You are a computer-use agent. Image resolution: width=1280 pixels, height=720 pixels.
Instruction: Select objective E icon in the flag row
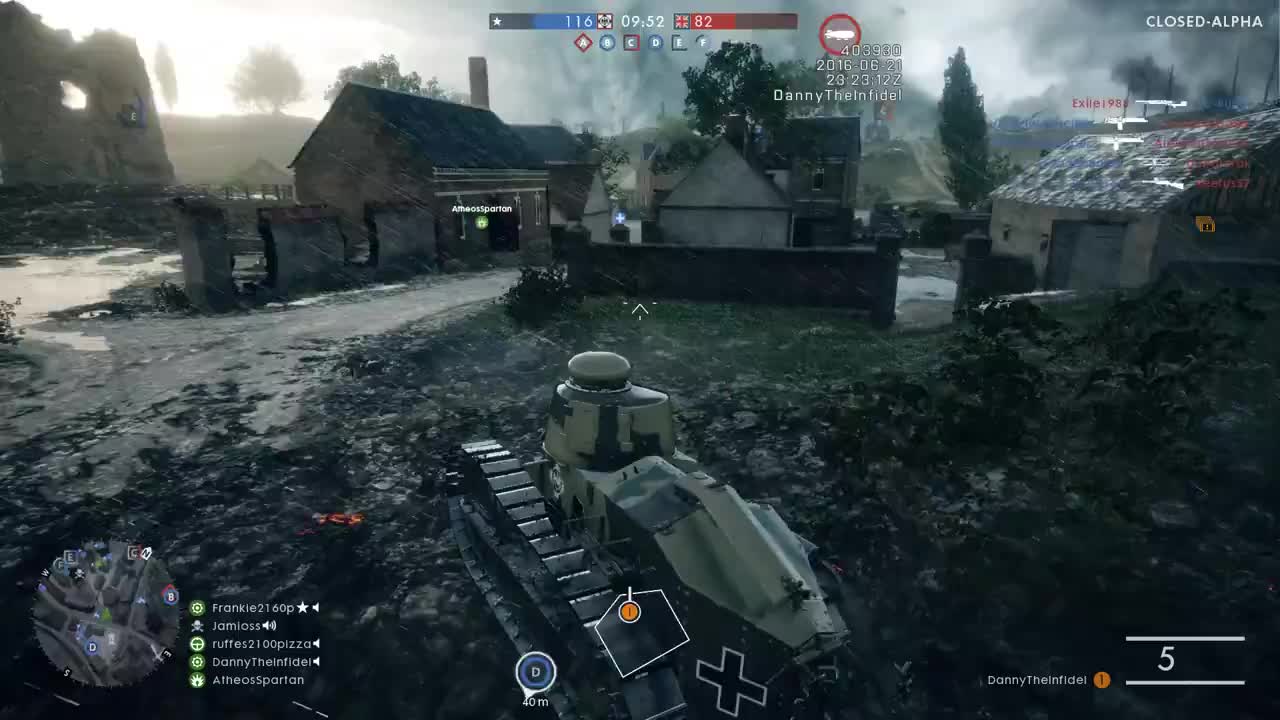678,42
